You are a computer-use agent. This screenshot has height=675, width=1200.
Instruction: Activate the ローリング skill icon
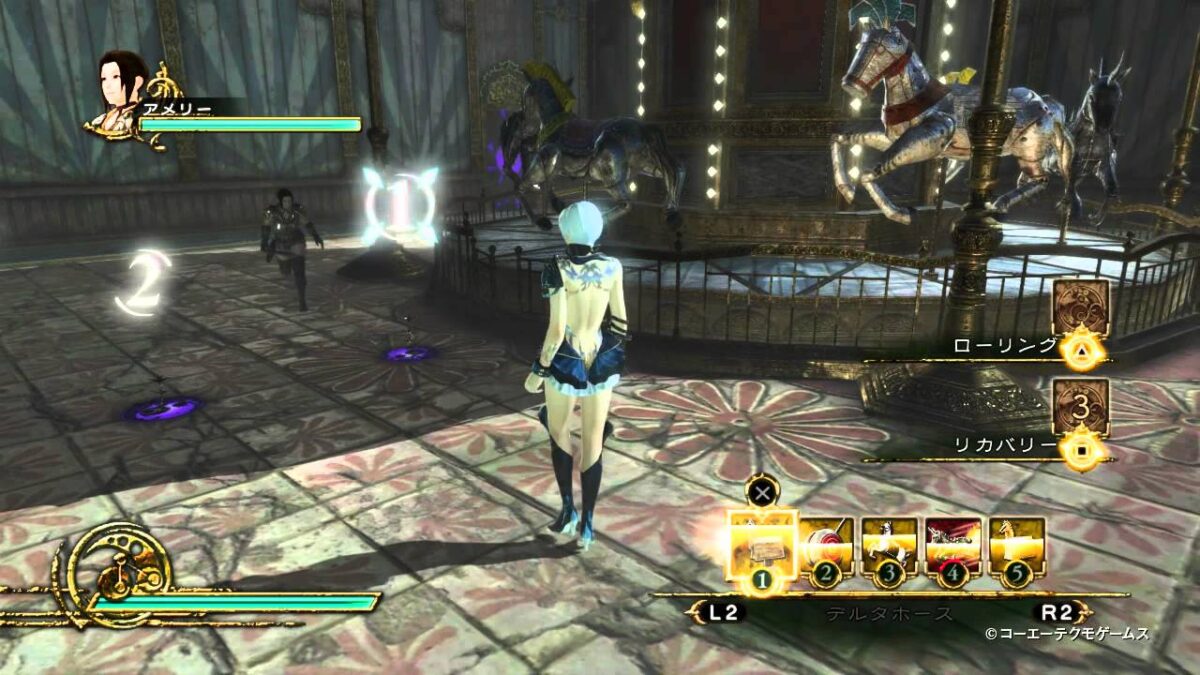click(1081, 308)
